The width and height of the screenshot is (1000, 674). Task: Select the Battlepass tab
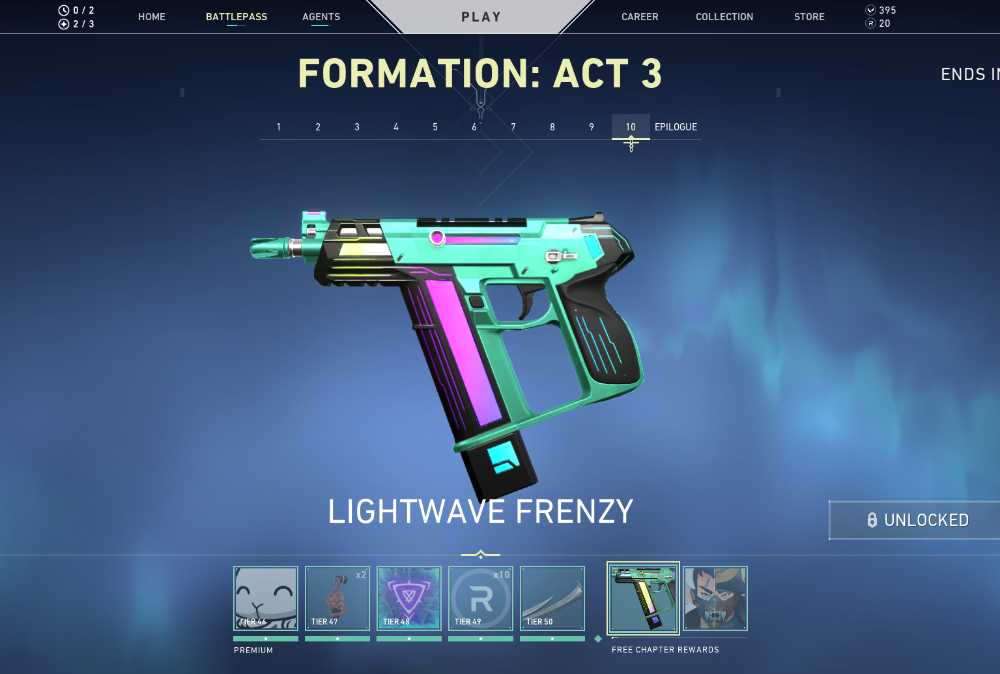click(236, 17)
